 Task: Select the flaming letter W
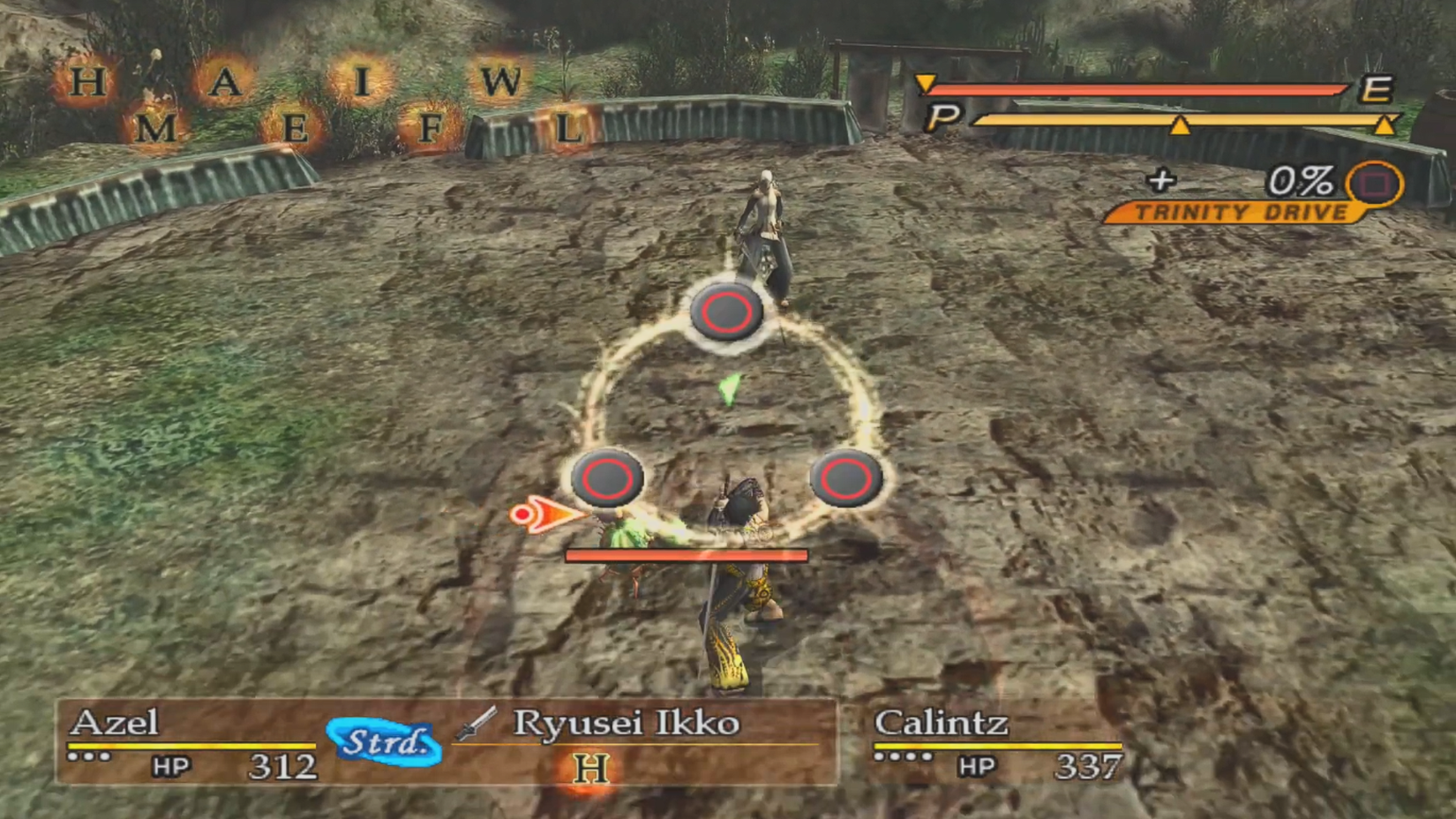click(x=500, y=79)
